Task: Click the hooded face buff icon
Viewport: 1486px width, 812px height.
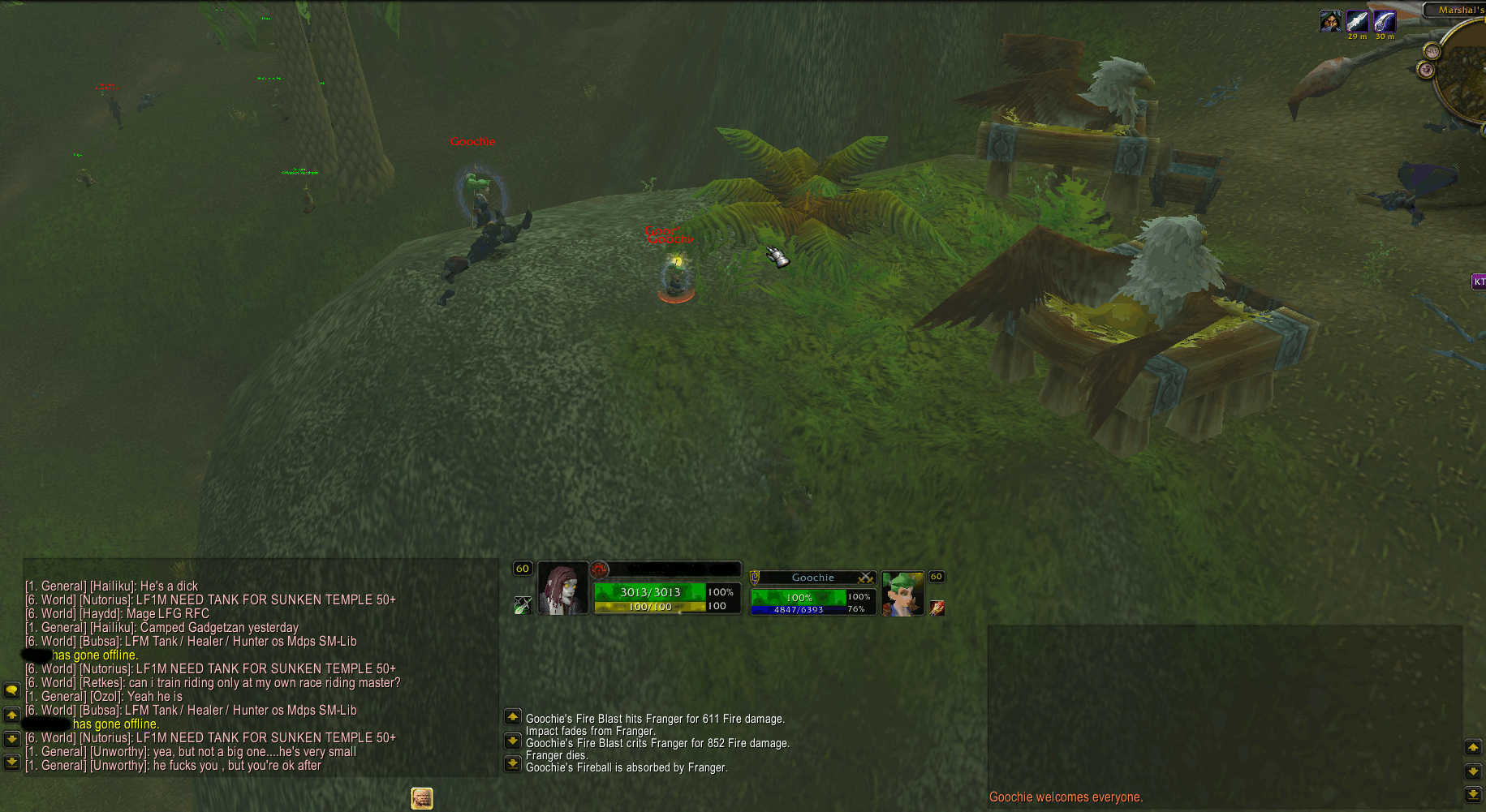Action: point(1330,21)
